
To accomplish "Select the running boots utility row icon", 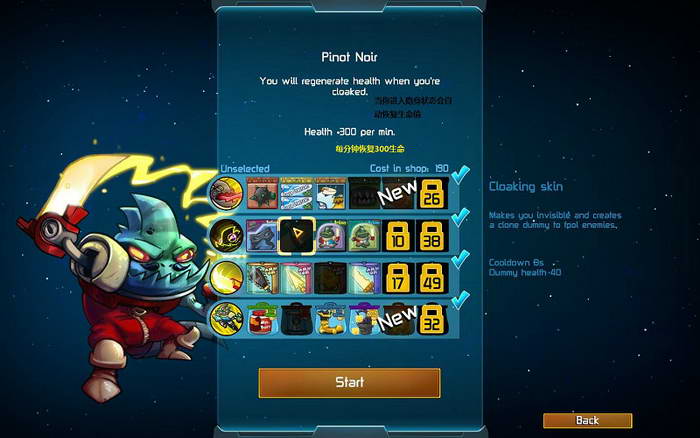I will point(227,319).
